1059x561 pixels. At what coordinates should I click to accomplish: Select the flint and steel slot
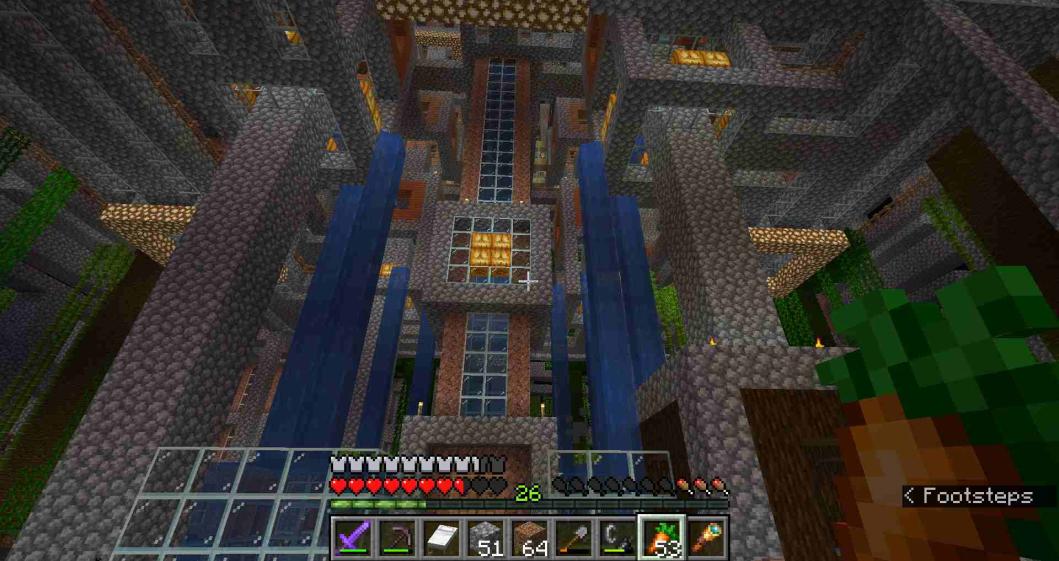[616, 538]
